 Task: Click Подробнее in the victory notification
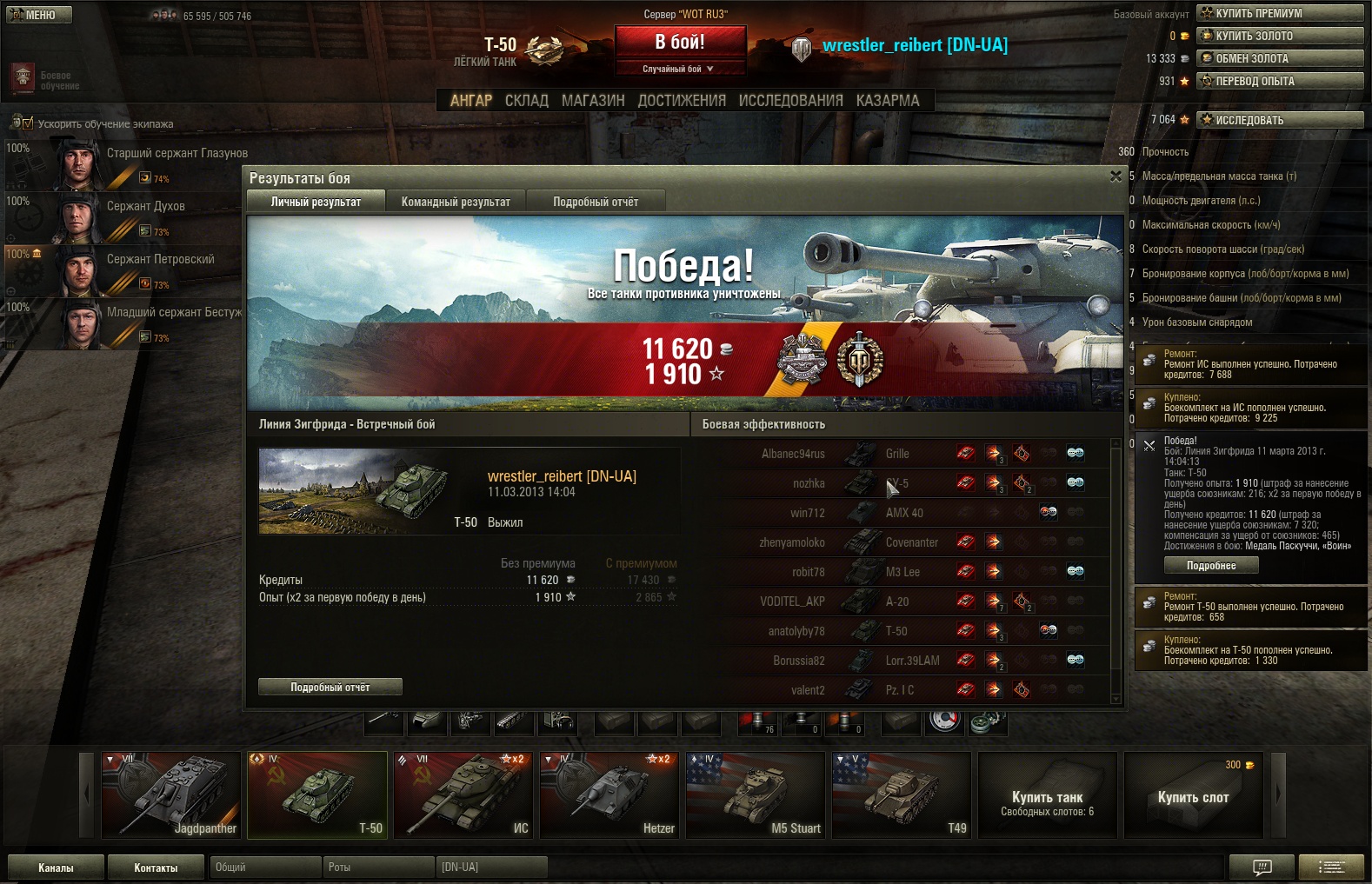[x=1210, y=565]
